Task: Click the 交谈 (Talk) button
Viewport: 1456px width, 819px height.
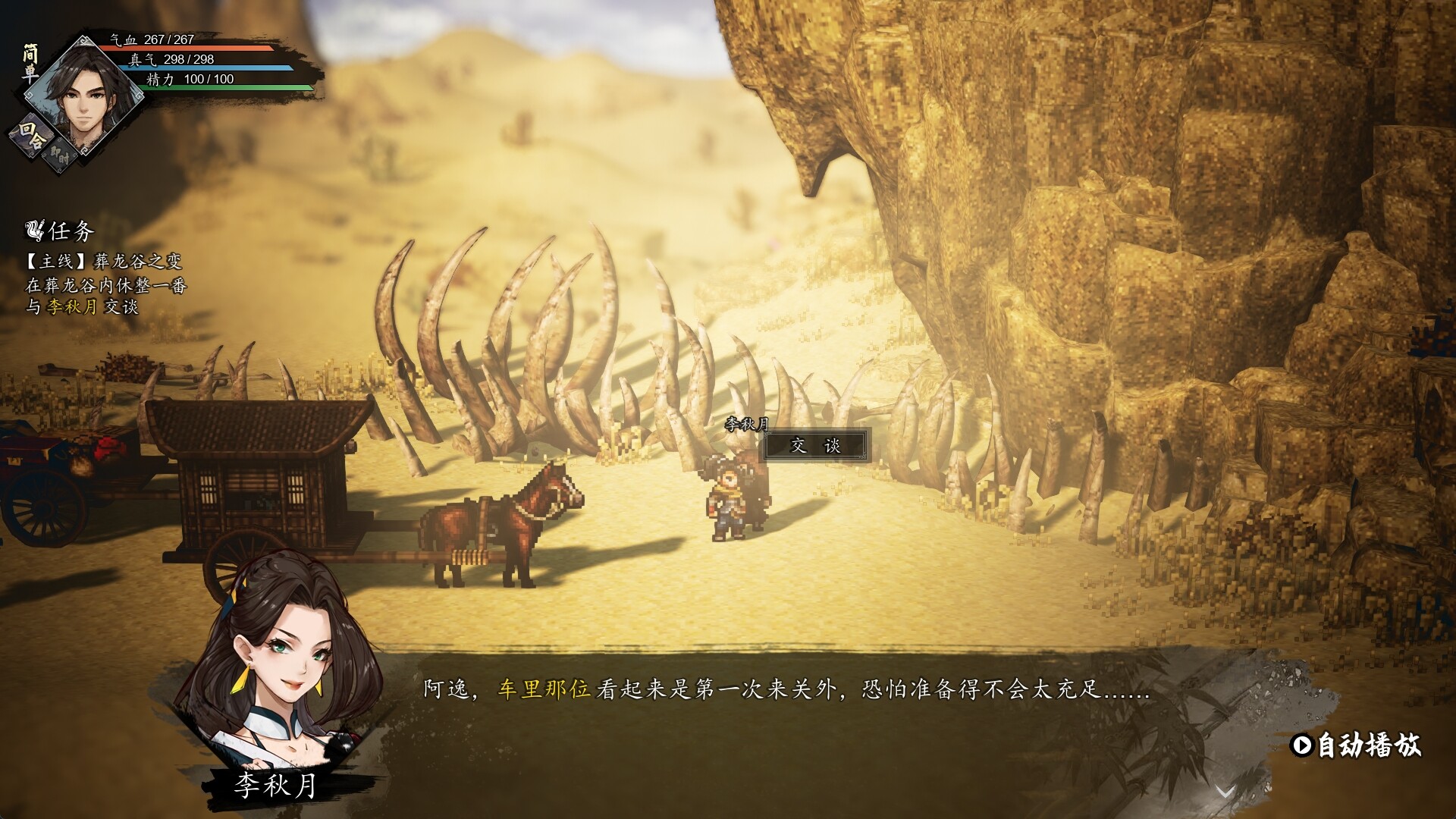Action: pyautogui.click(x=815, y=446)
